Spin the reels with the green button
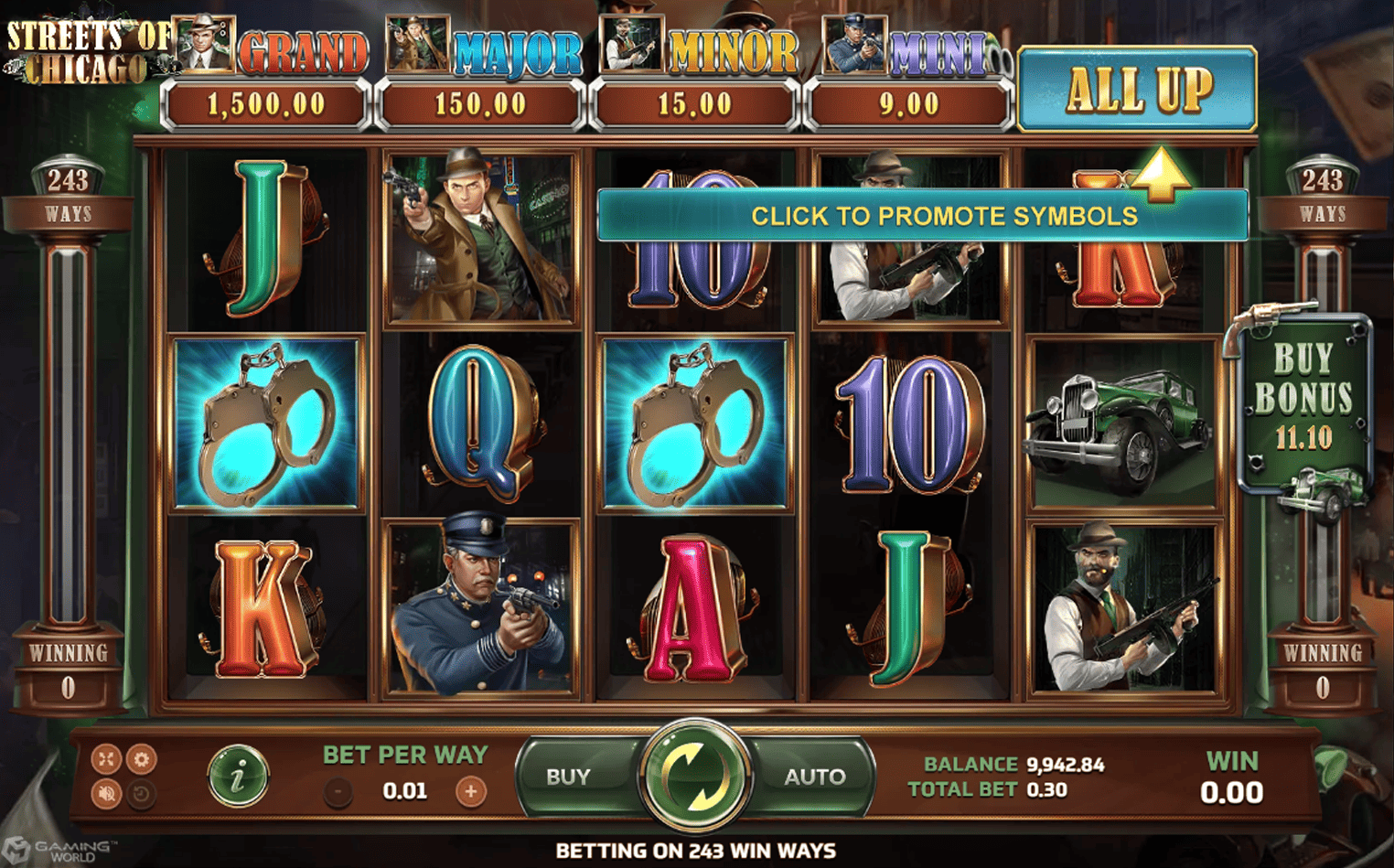The width and height of the screenshot is (1394, 868). [696, 776]
